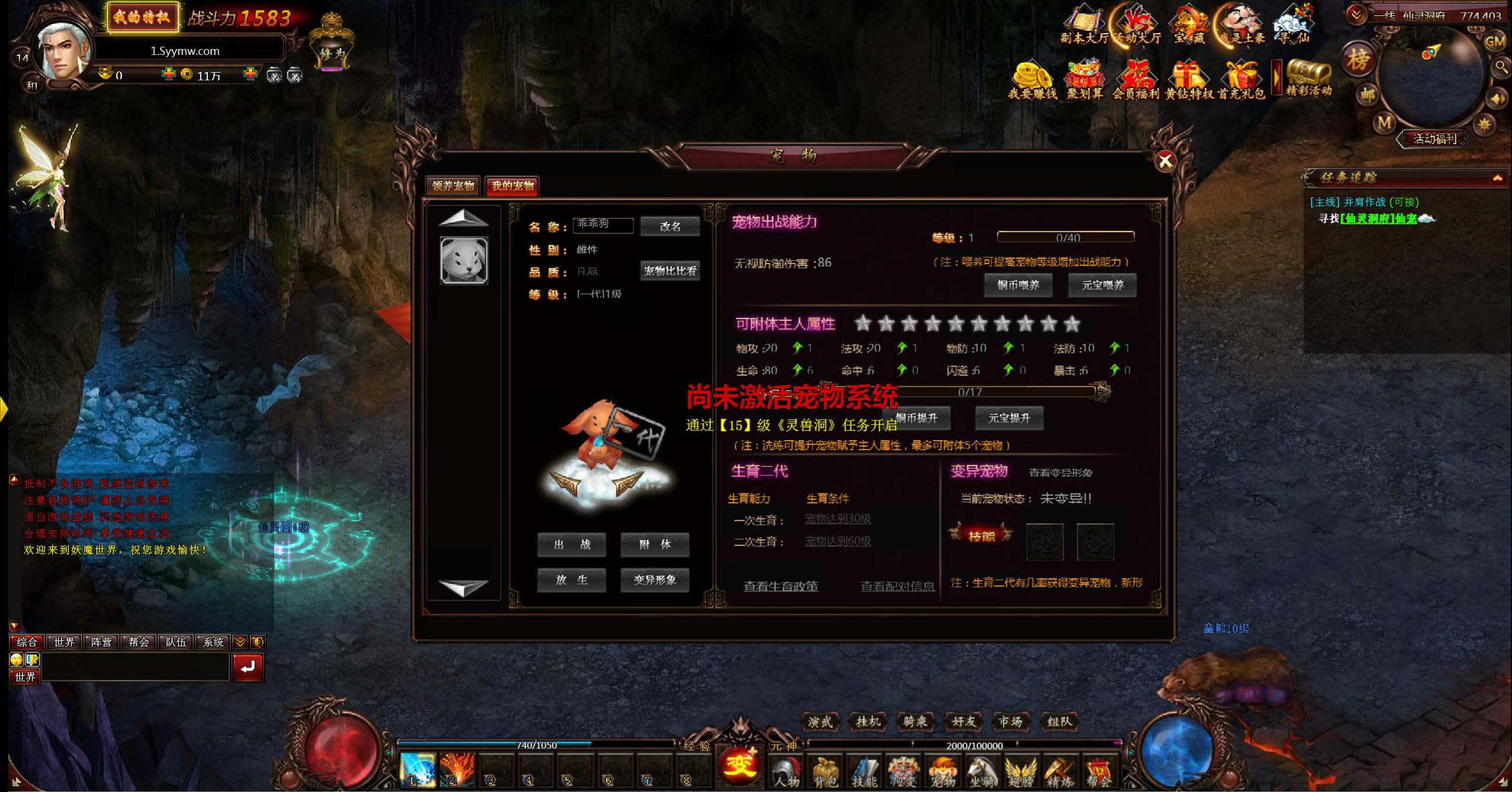
Task: Toggle 挂机 auto-battle mode
Action: point(868,722)
